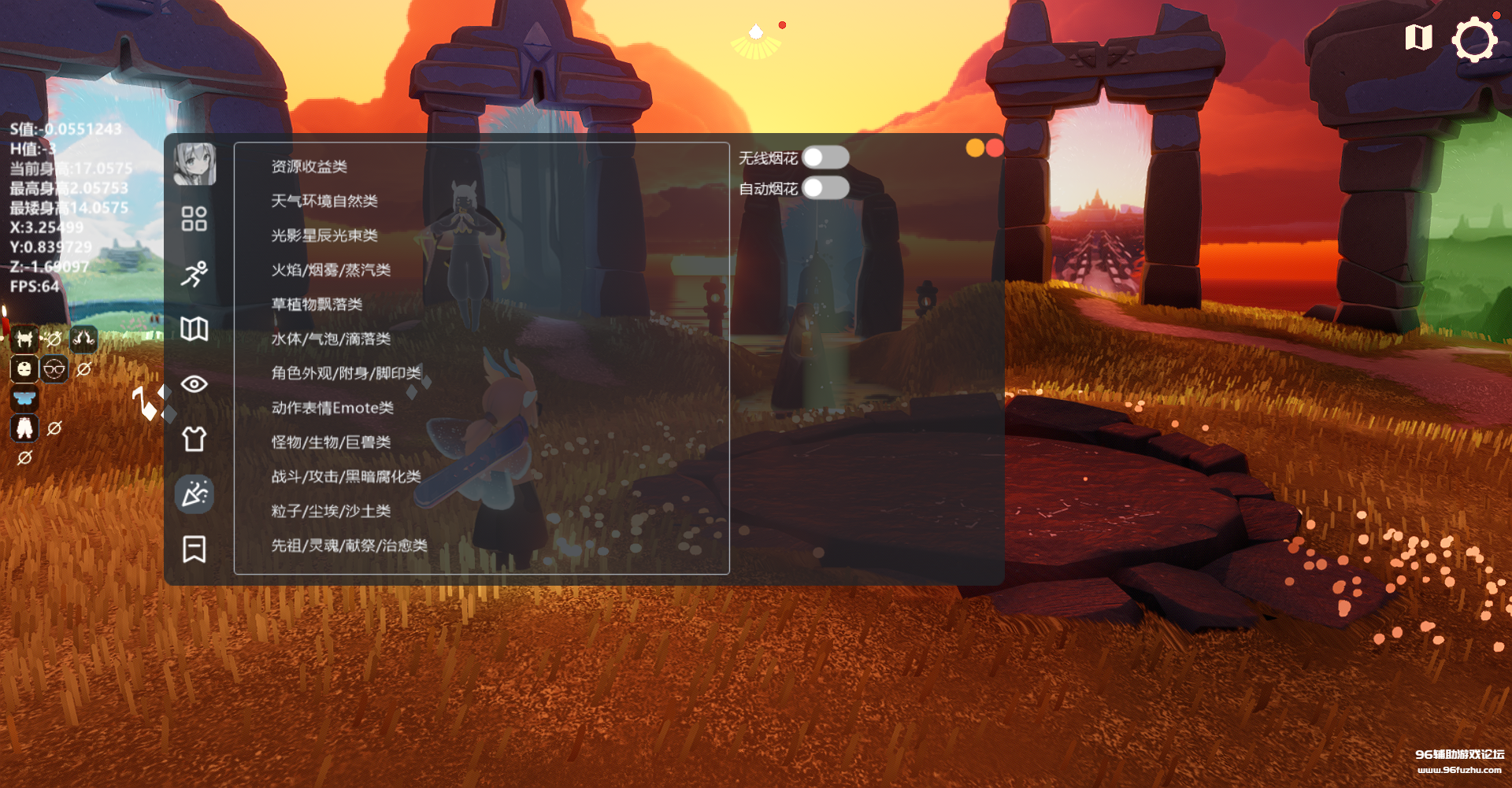Image resolution: width=1512 pixels, height=788 pixels.
Task: Click the 战斗/攻击/黑暗腐化类 option
Action: point(344,477)
